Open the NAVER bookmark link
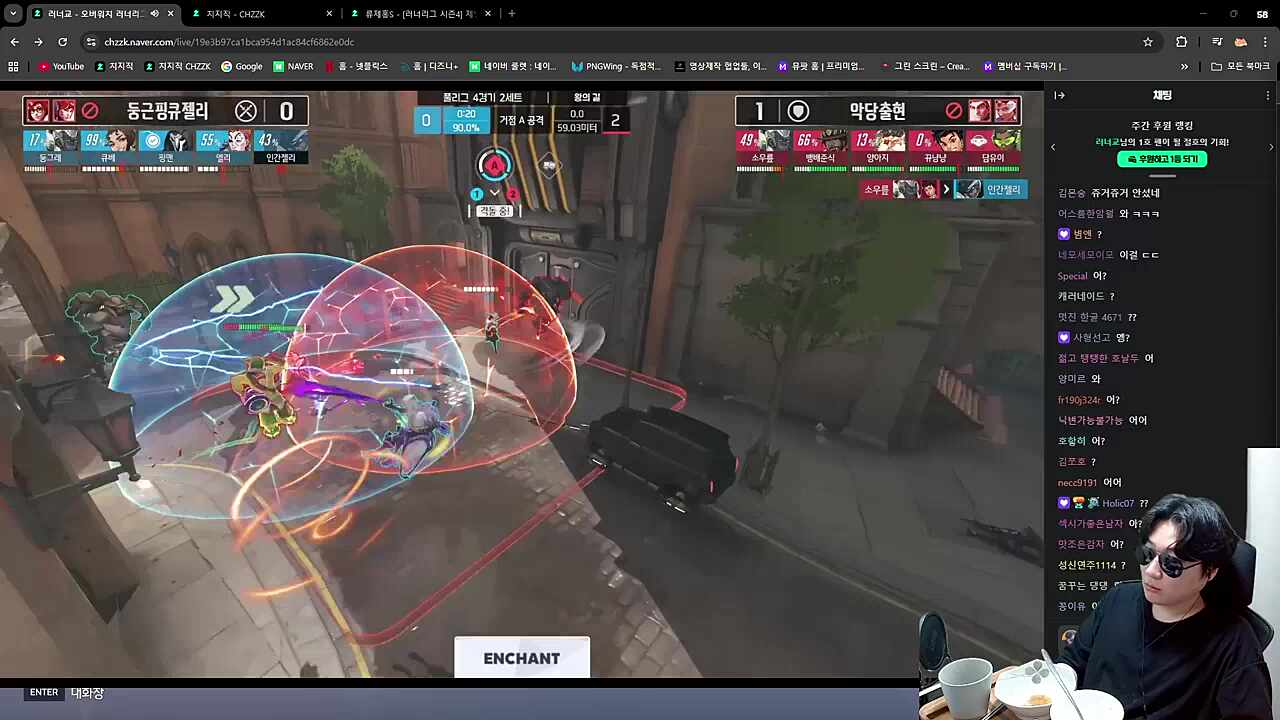 click(293, 66)
